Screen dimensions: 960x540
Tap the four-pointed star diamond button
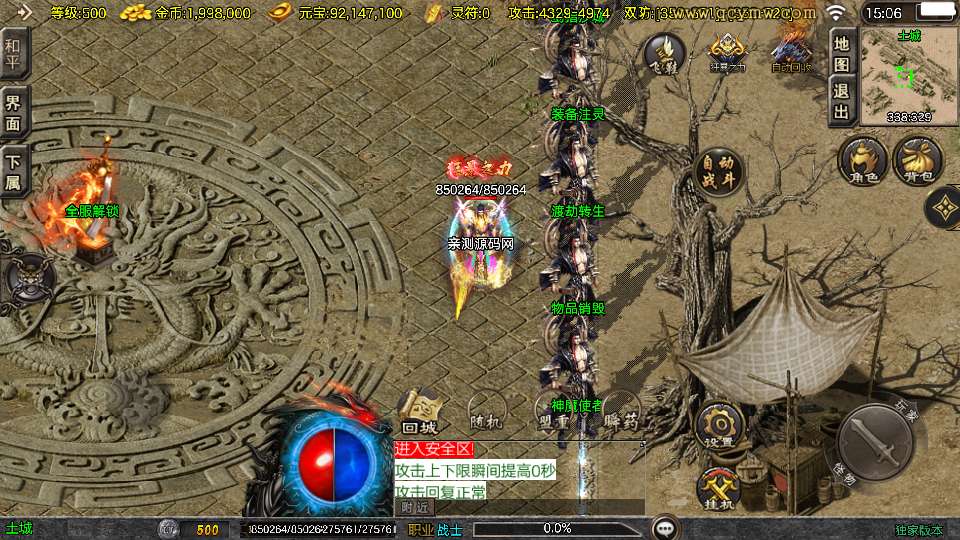942,208
